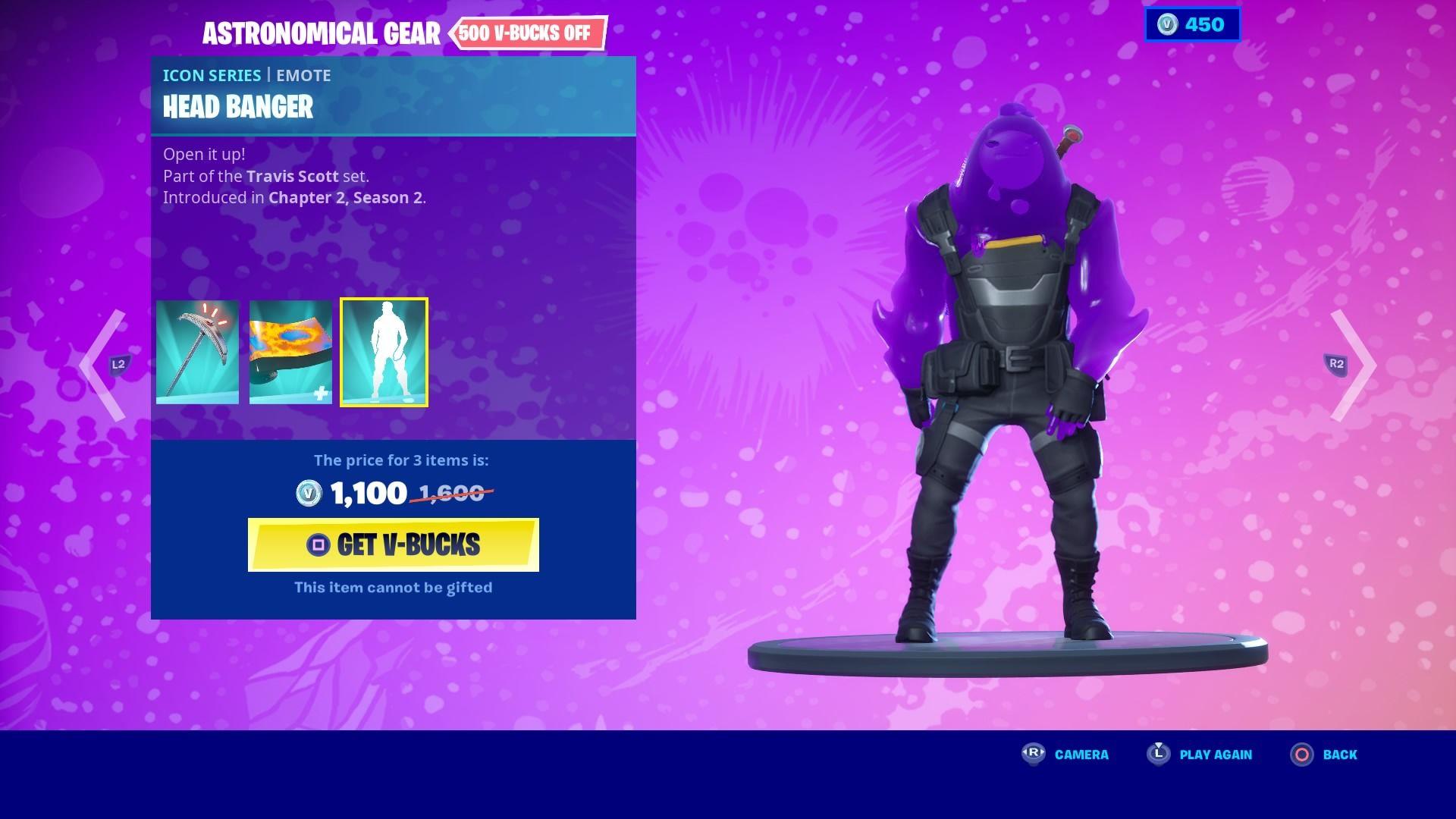
Task: Expand the Astronomical Gear bundle header
Action: [322, 33]
